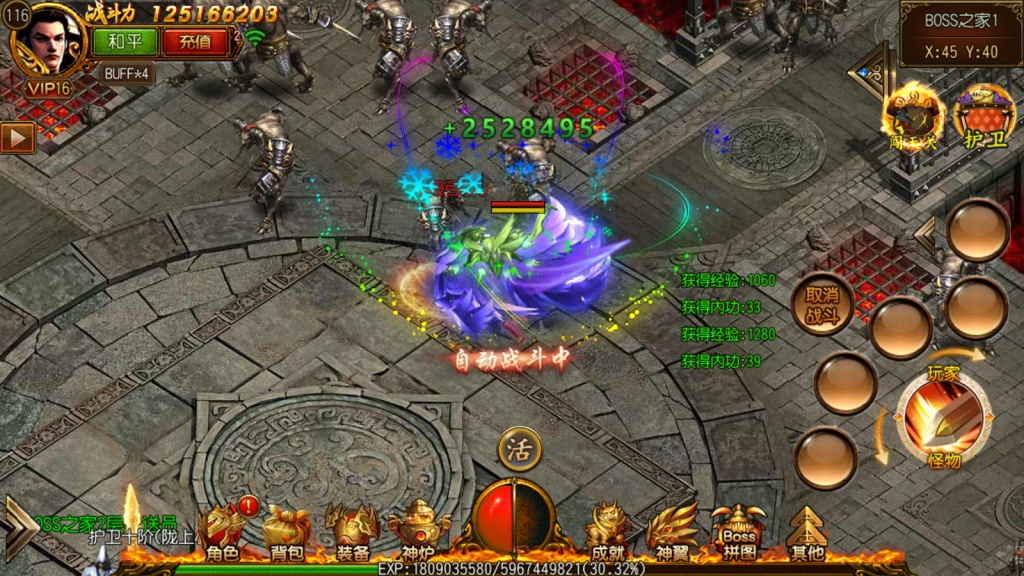Show the BUFF×4 status list

coord(127,73)
